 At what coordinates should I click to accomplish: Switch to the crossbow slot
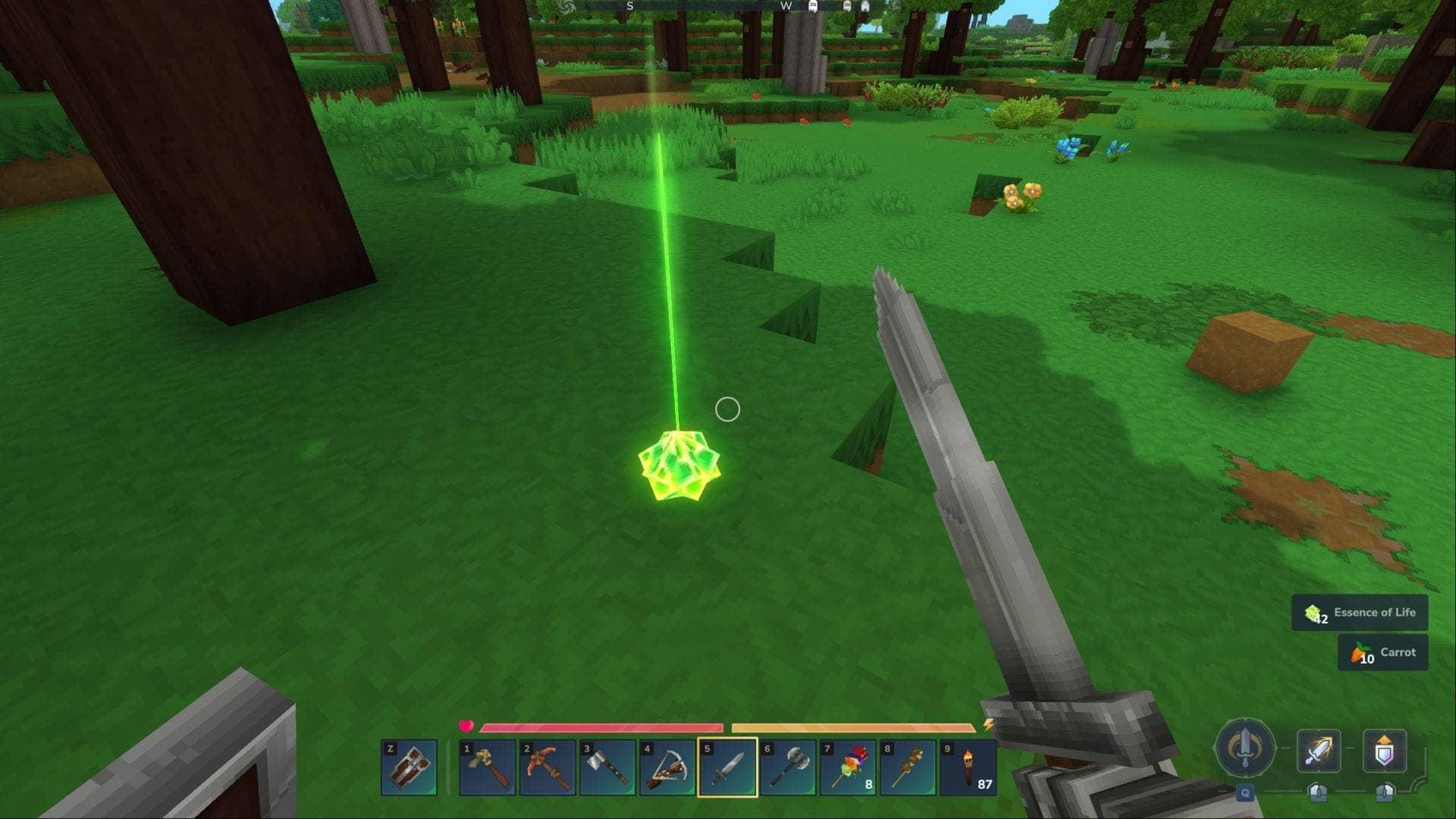pos(667,767)
